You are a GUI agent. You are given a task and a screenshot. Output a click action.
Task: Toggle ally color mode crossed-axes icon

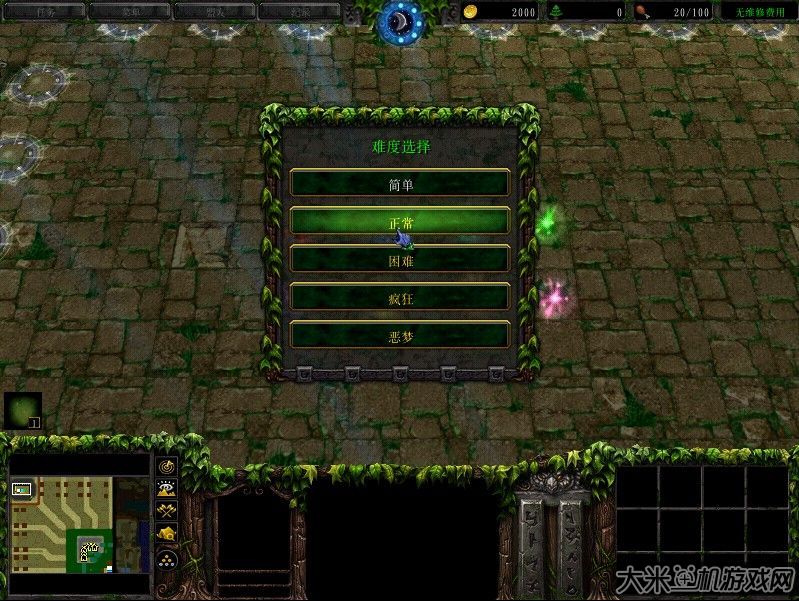pos(166,511)
